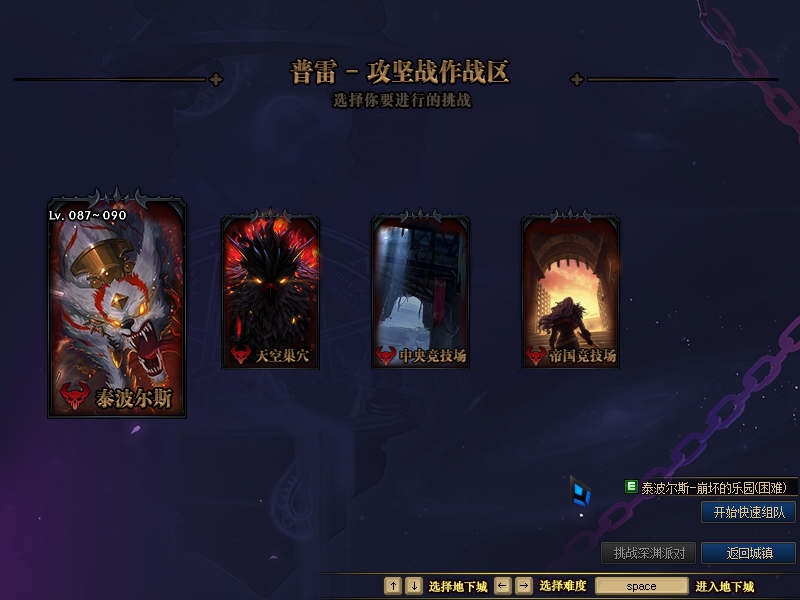Viewport: 800px width, 600px height.
Task: Return to town with 返回城镇
Action: pyautogui.click(x=748, y=553)
